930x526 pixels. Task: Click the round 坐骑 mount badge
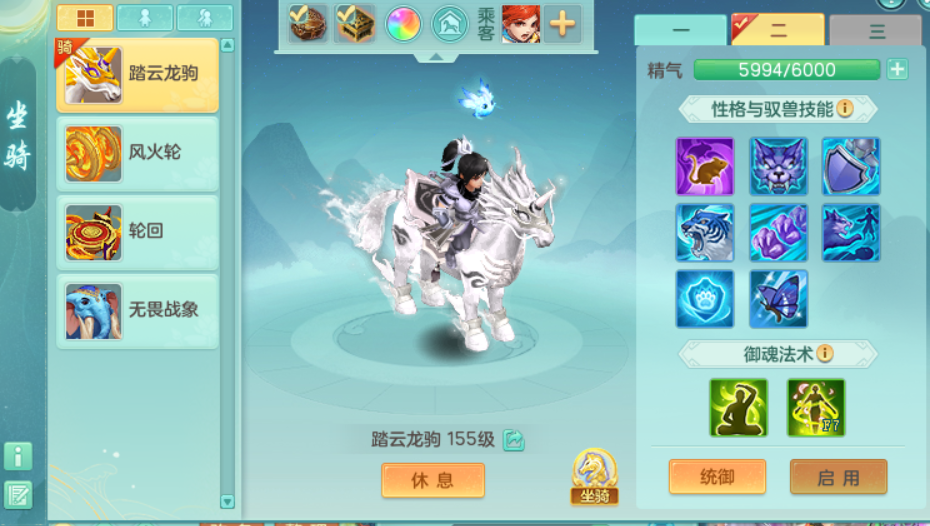coord(595,476)
